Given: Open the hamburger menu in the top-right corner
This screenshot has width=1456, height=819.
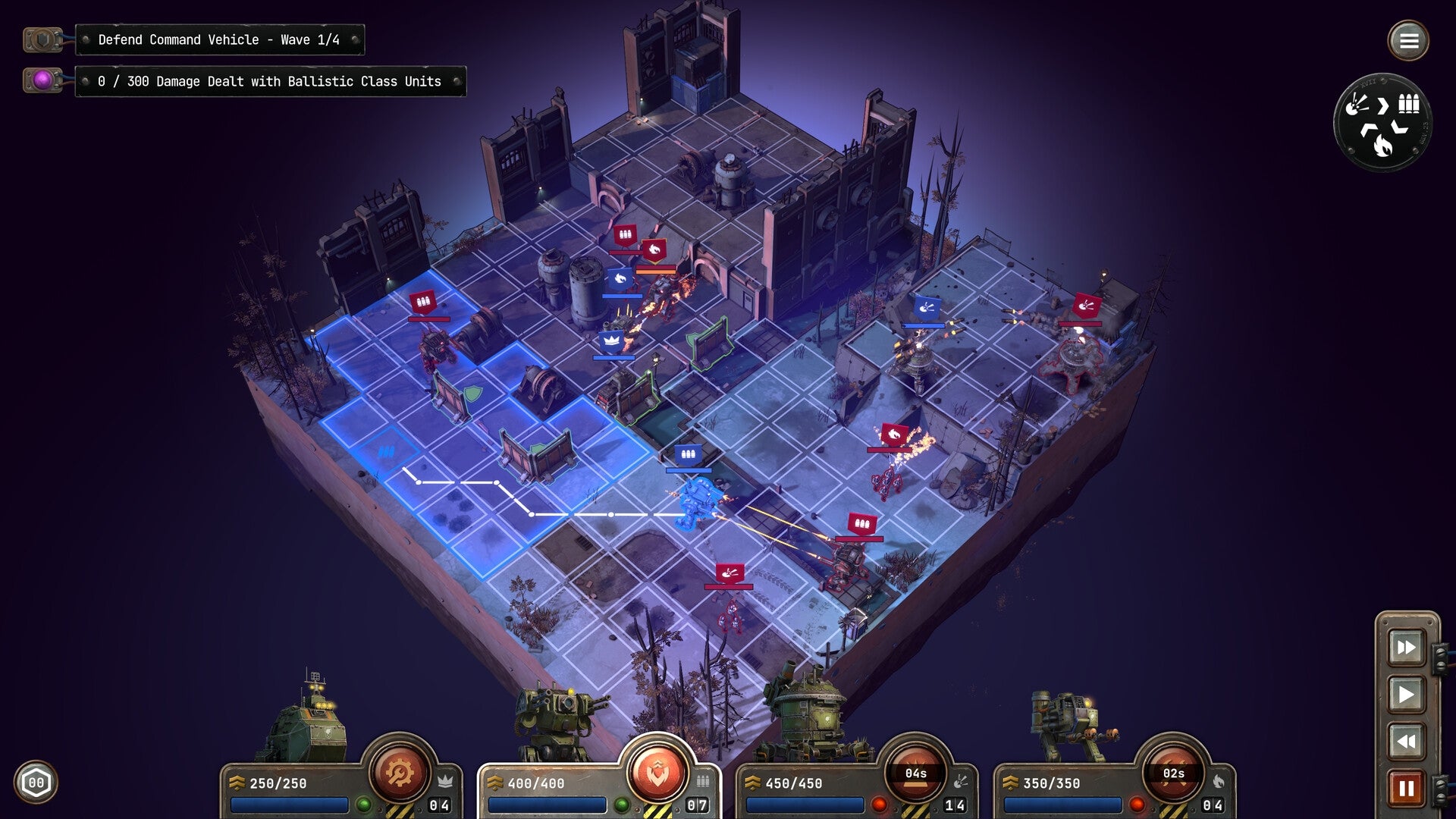Looking at the screenshot, I should (x=1409, y=40).
